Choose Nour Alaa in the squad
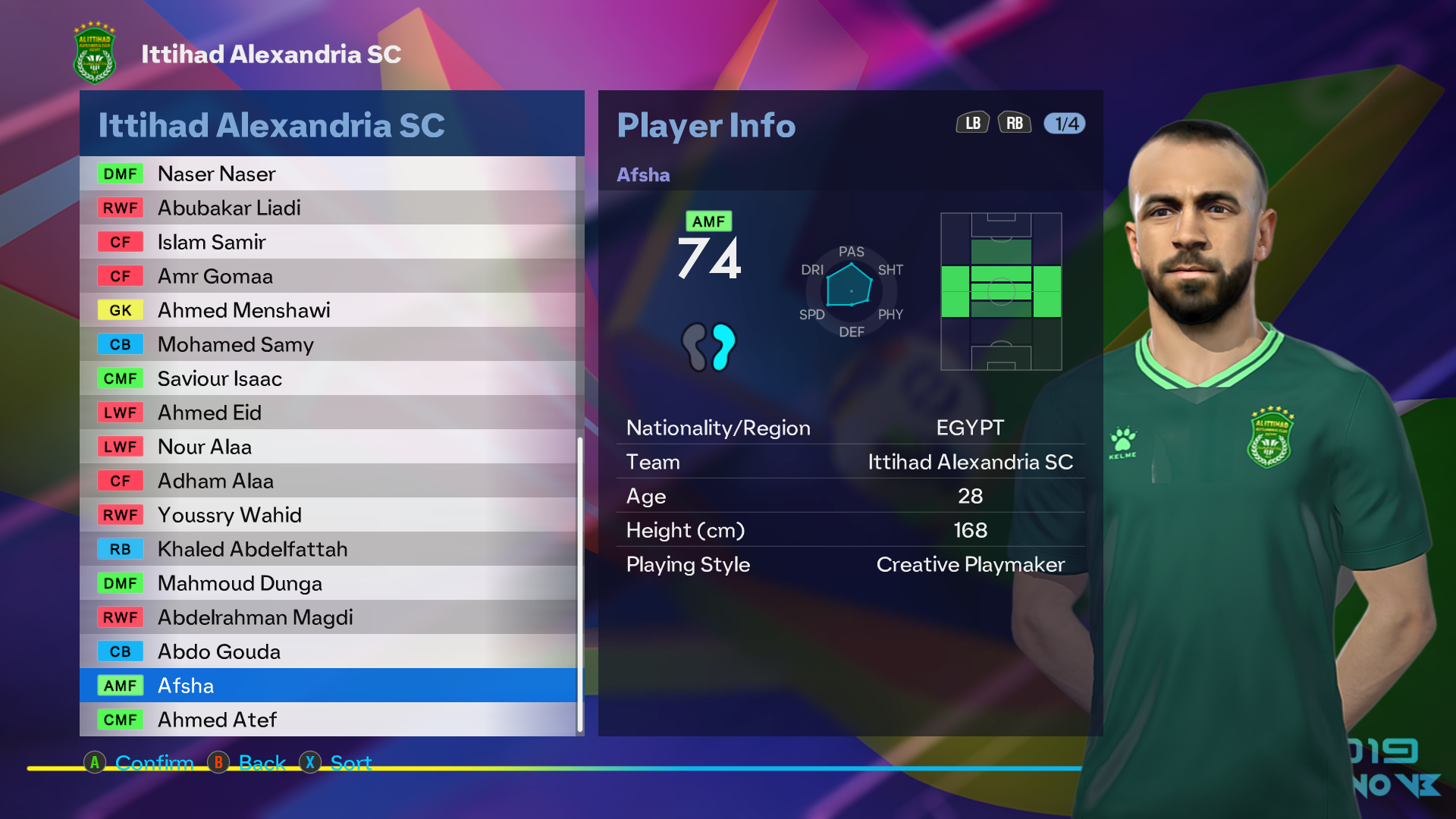Image resolution: width=1456 pixels, height=819 pixels. (x=328, y=447)
